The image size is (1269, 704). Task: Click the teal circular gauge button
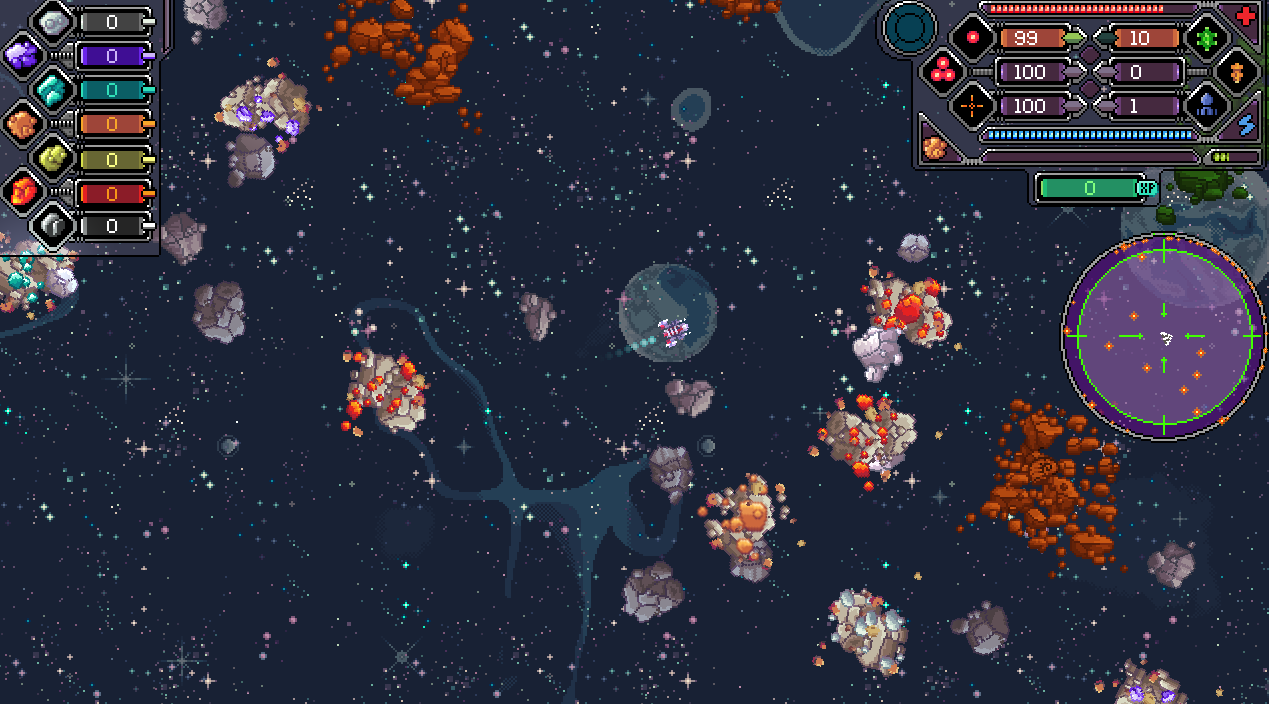(x=910, y=28)
